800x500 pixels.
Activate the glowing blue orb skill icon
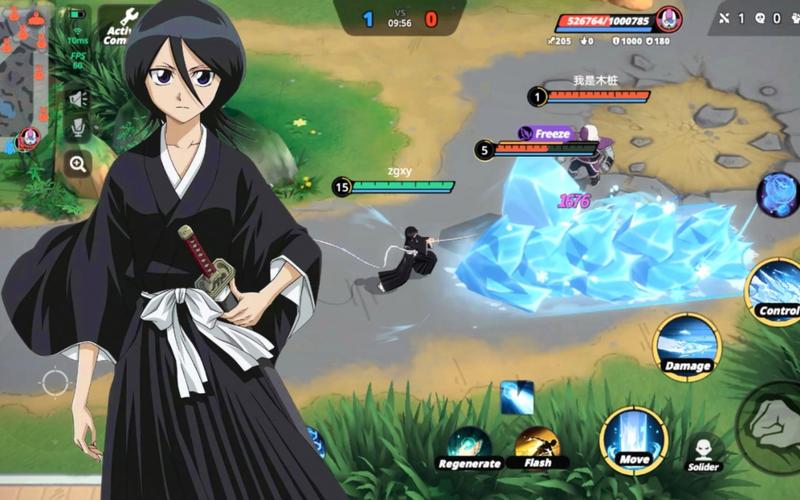pyautogui.click(x=777, y=194)
